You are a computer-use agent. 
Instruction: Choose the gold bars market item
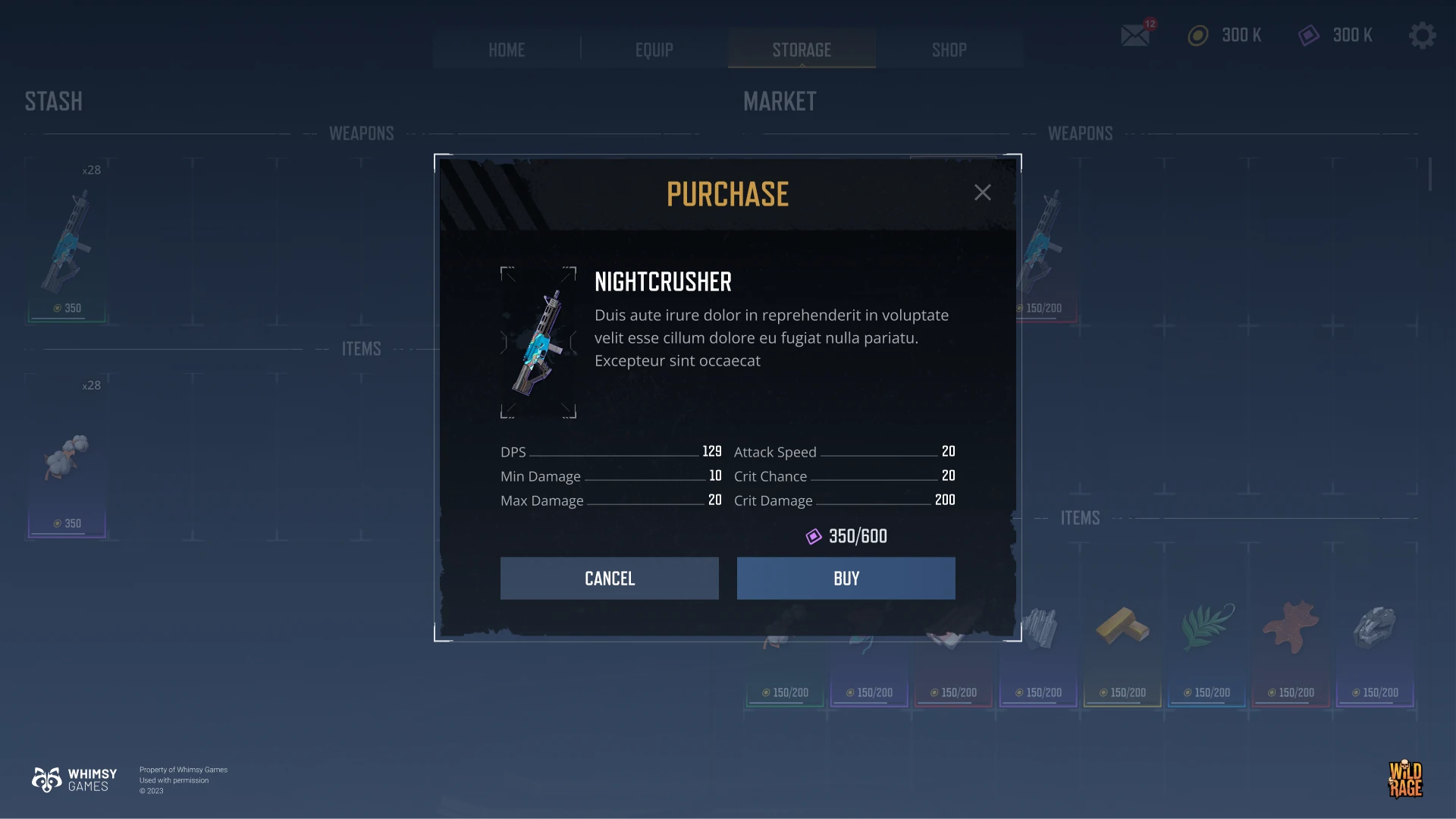1122,628
